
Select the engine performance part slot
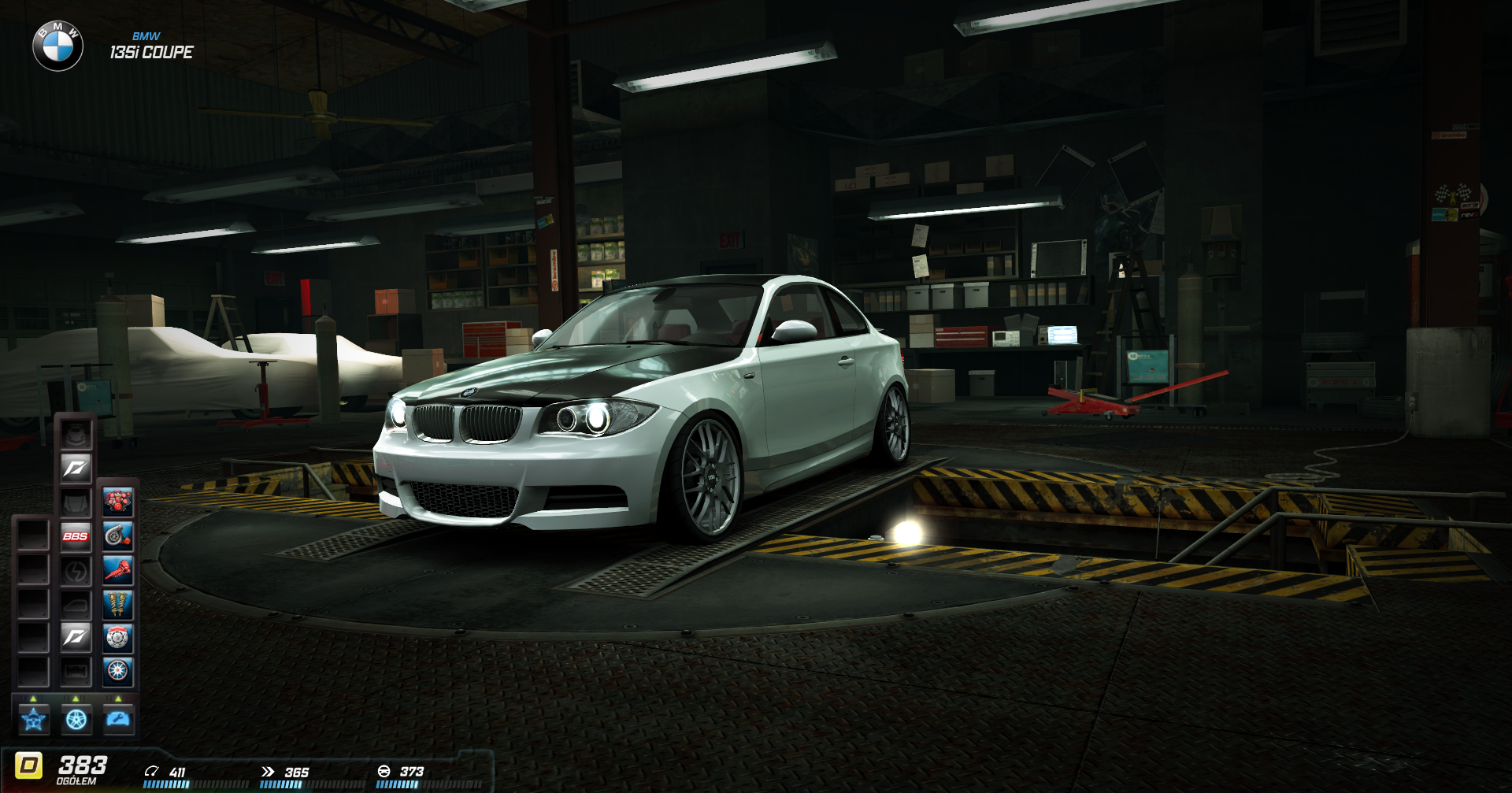[x=118, y=502]
